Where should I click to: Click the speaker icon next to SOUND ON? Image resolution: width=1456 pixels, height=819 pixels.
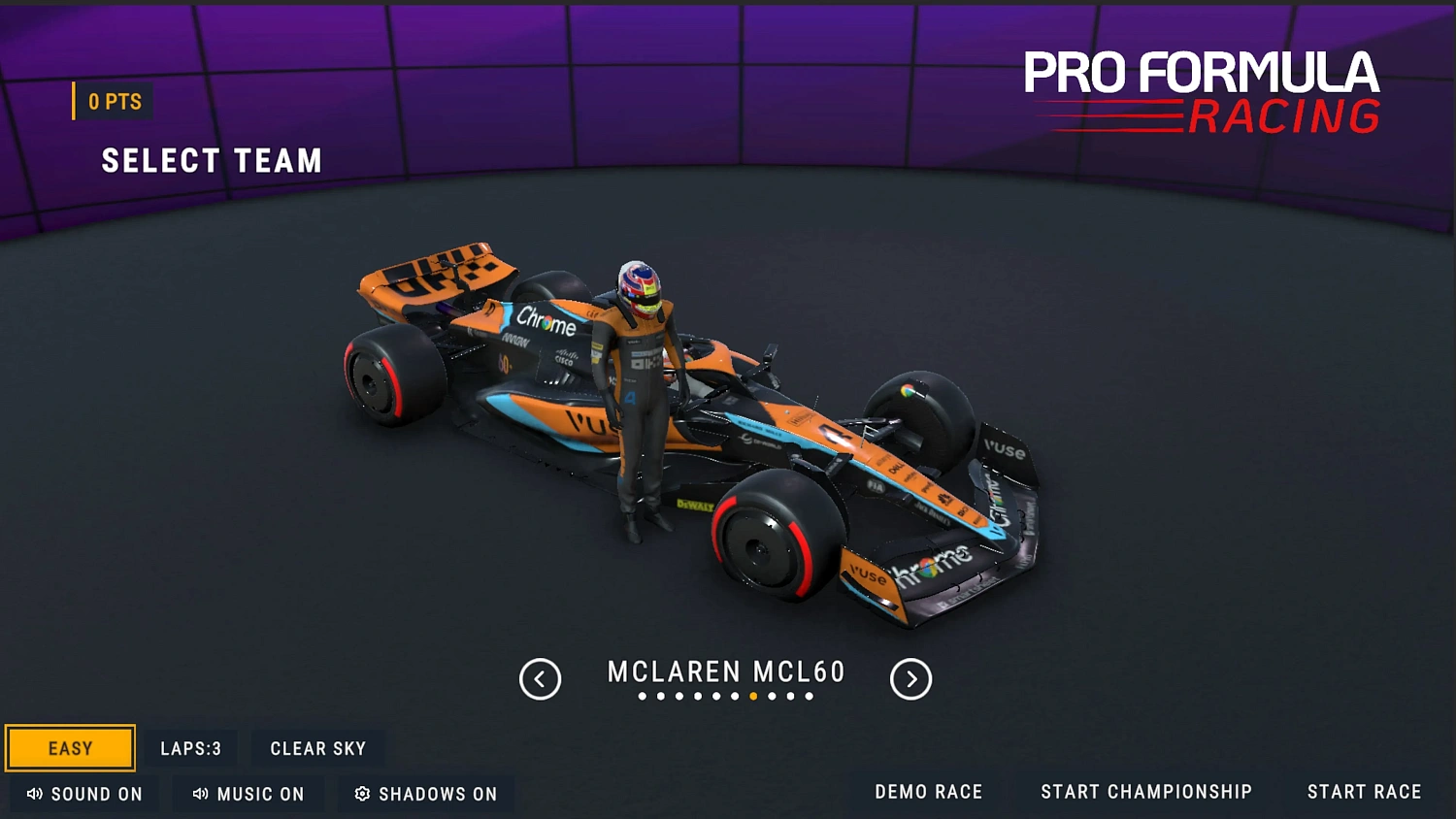click(33, 794)
